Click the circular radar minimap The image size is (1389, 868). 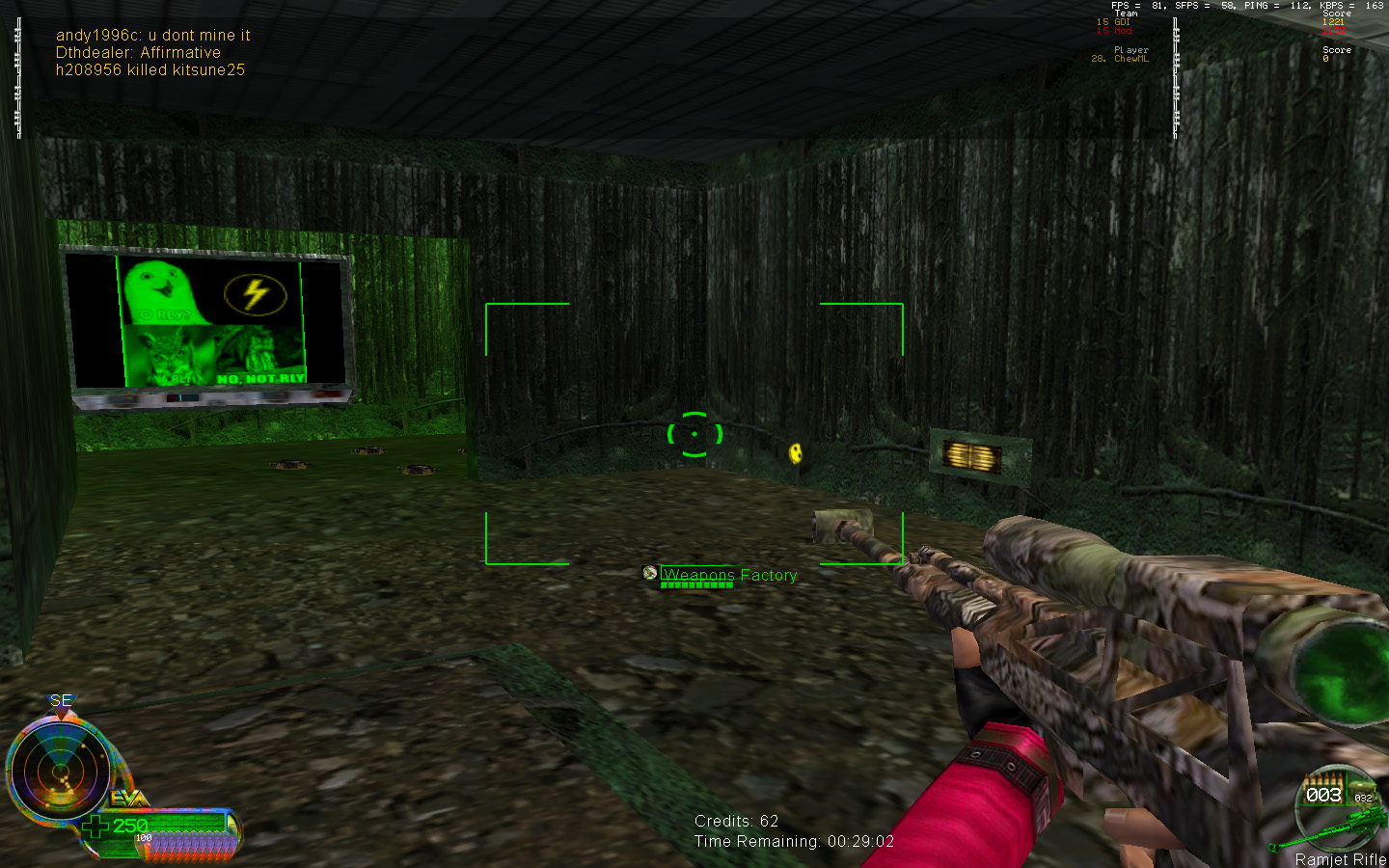click(60, 772)
